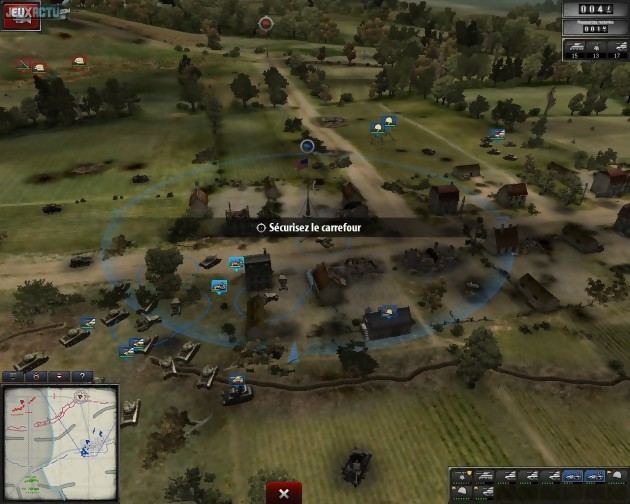Close using the red X button
Image resolution: width=630 pixels, height=504 pixels.
pyautogui.click(x=284, y=493)
